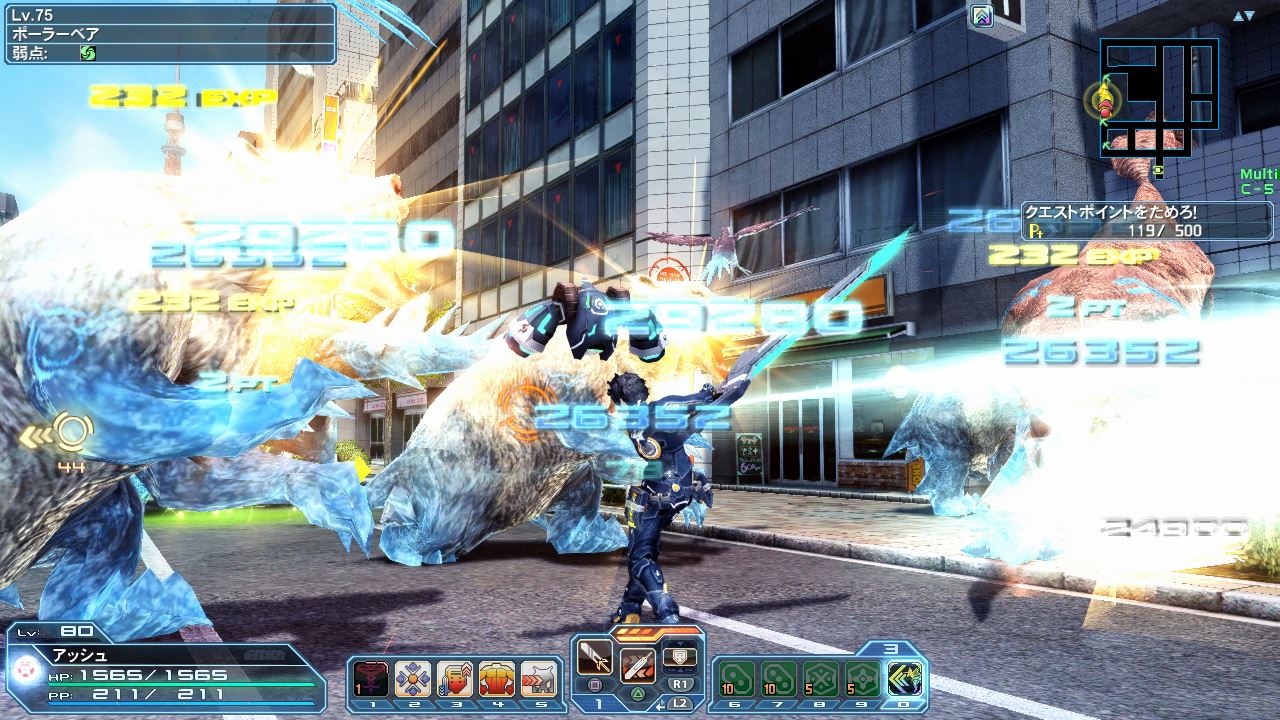This screenshot has height=720, width=1280.
Task: Select the green hexagon item in slot 9
Action: (862, 679)
